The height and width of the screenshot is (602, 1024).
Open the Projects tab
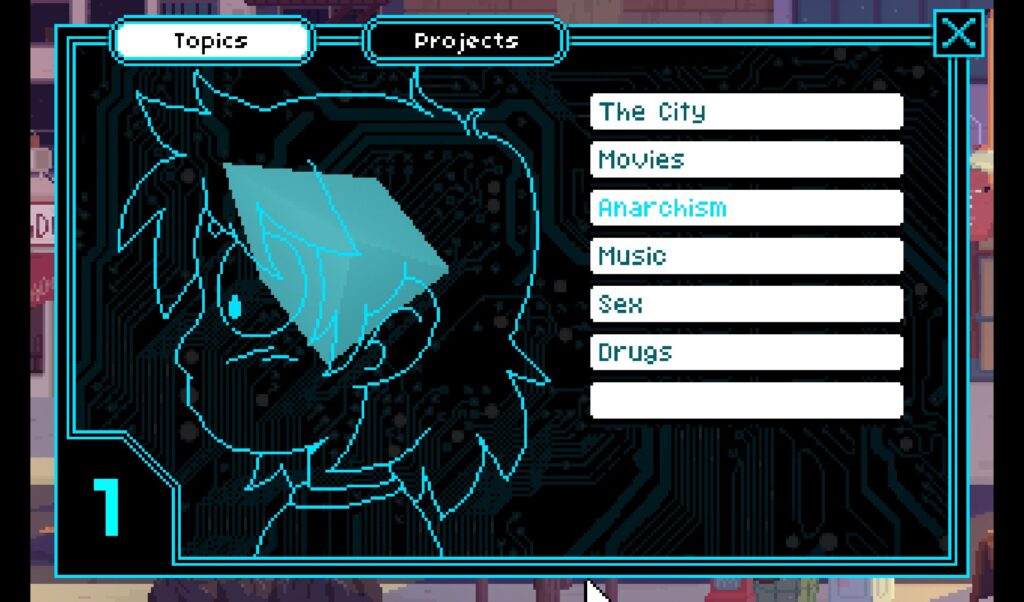click(465, 41)
